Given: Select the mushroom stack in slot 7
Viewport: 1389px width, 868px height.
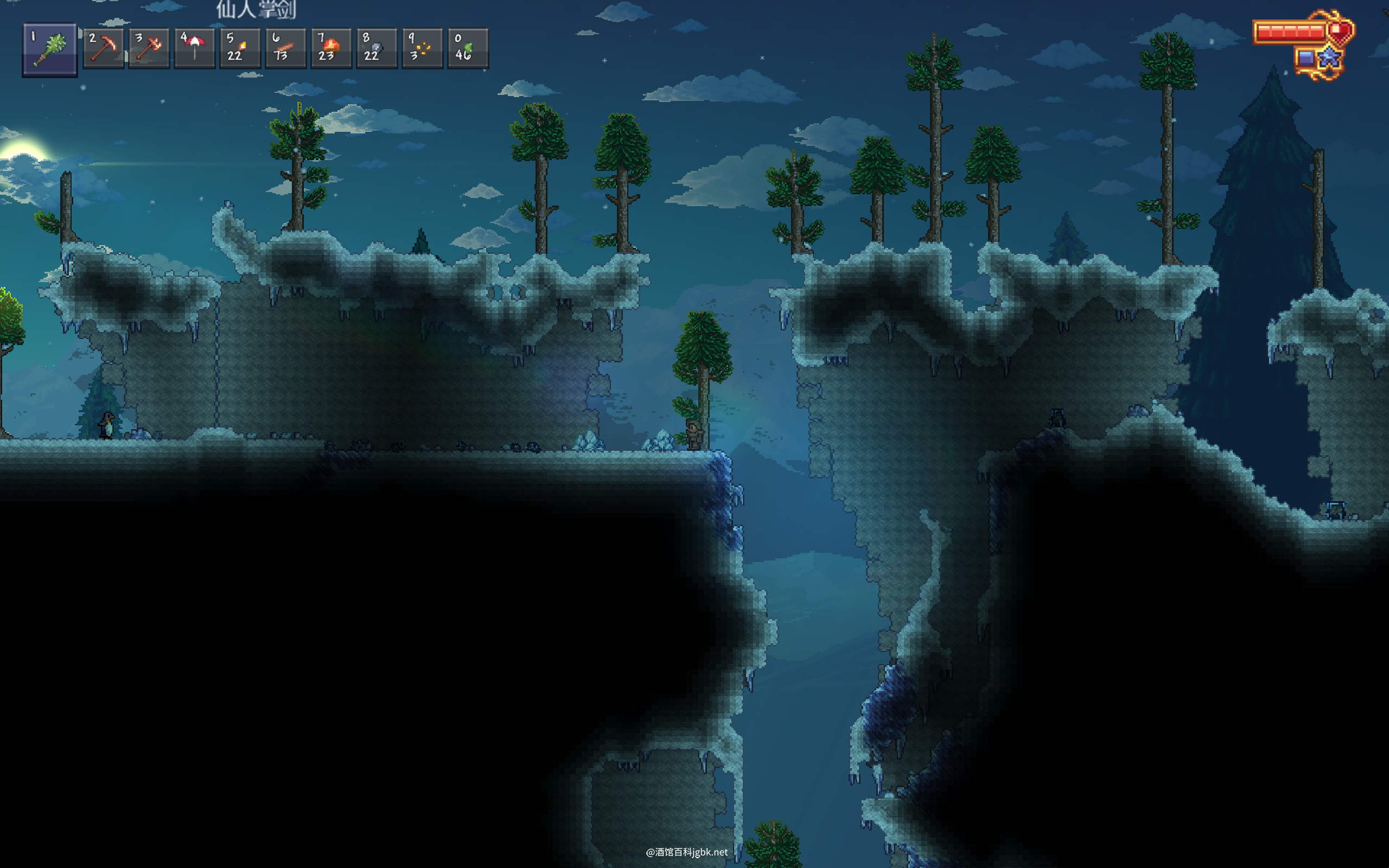Looking at the screenshot, I should point(331,48).
